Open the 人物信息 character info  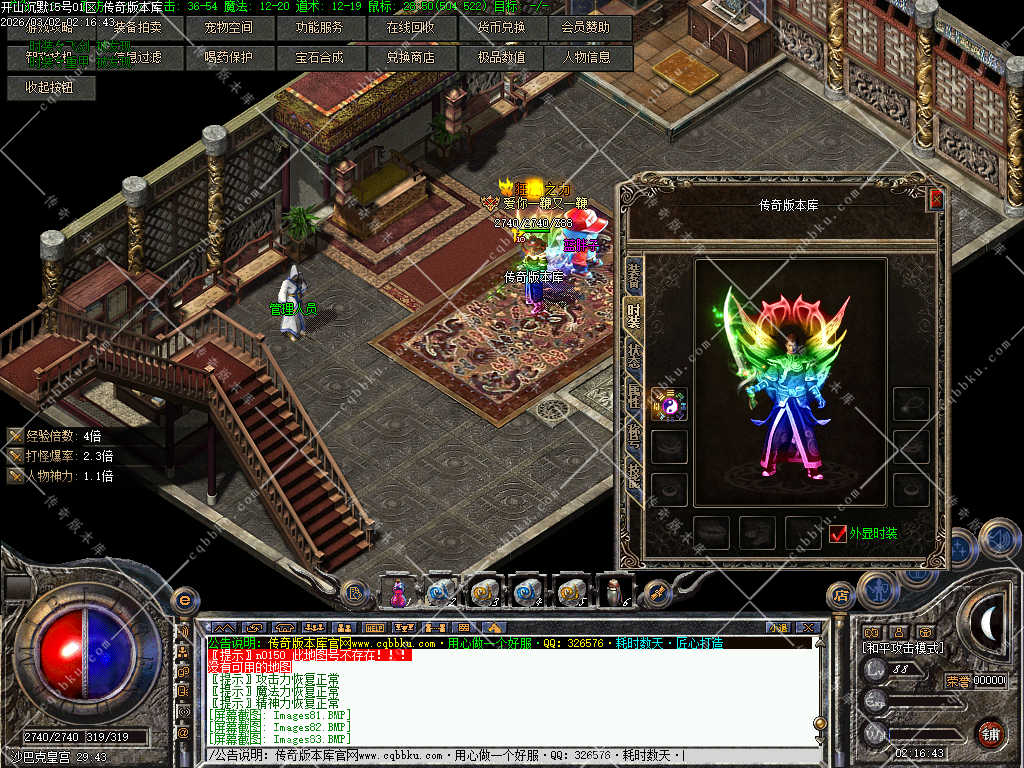tap(587, 58)
